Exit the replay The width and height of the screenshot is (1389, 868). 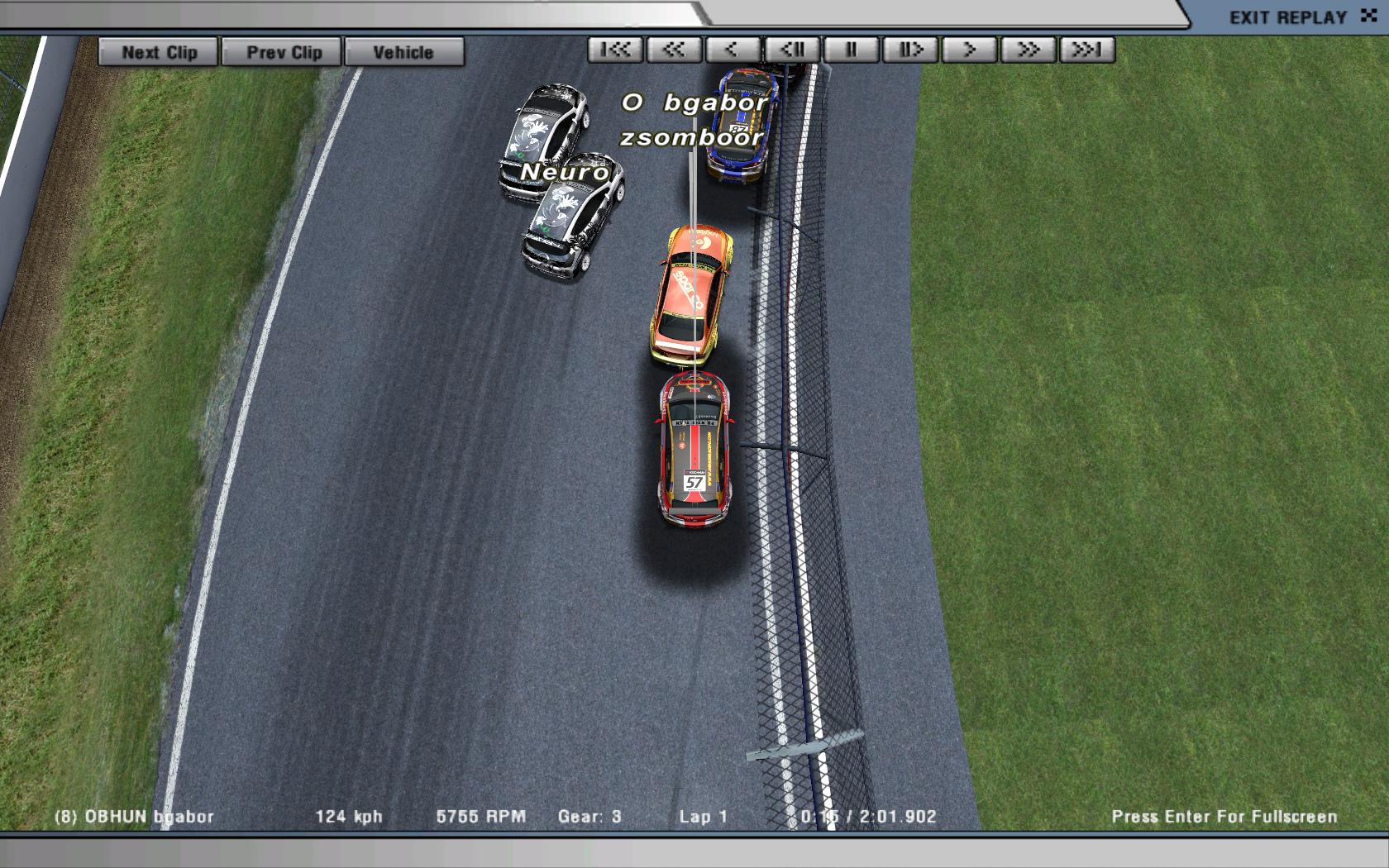coord(1301,17)
